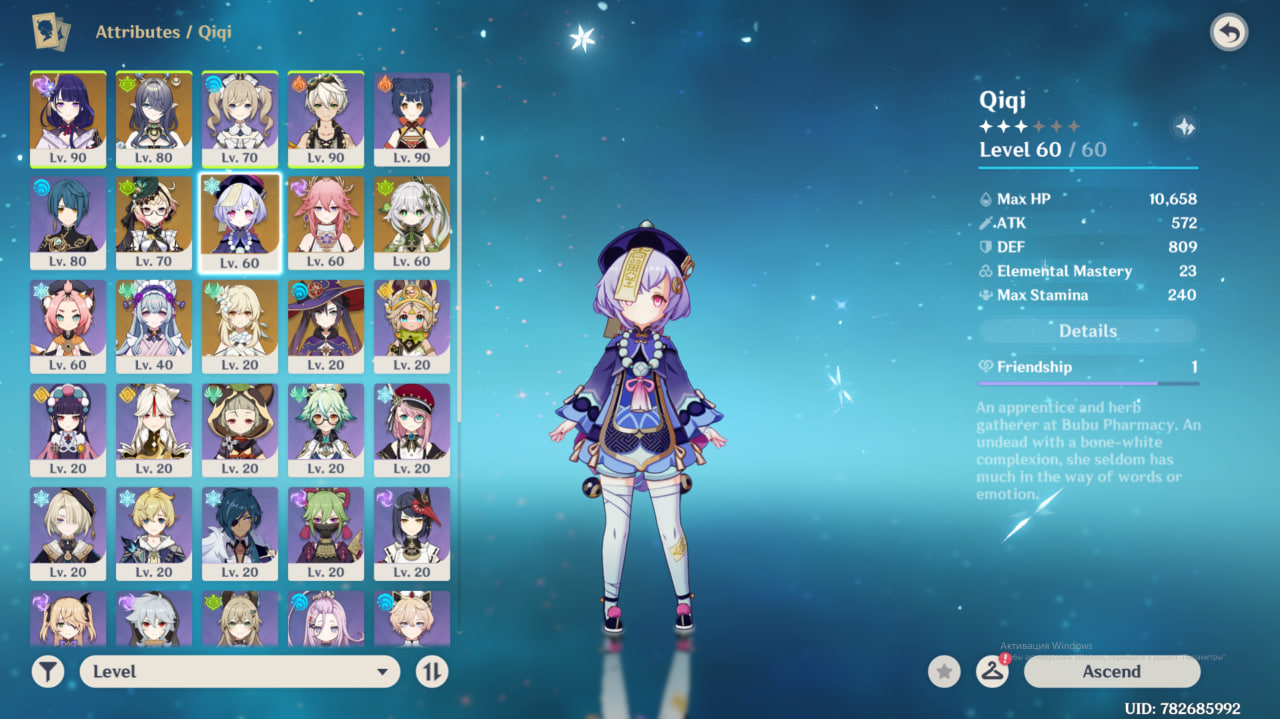Close the Attributes screen with the back arrow
The image size is (1280, 719).
pyautogui.click(x=1229, y=33)
